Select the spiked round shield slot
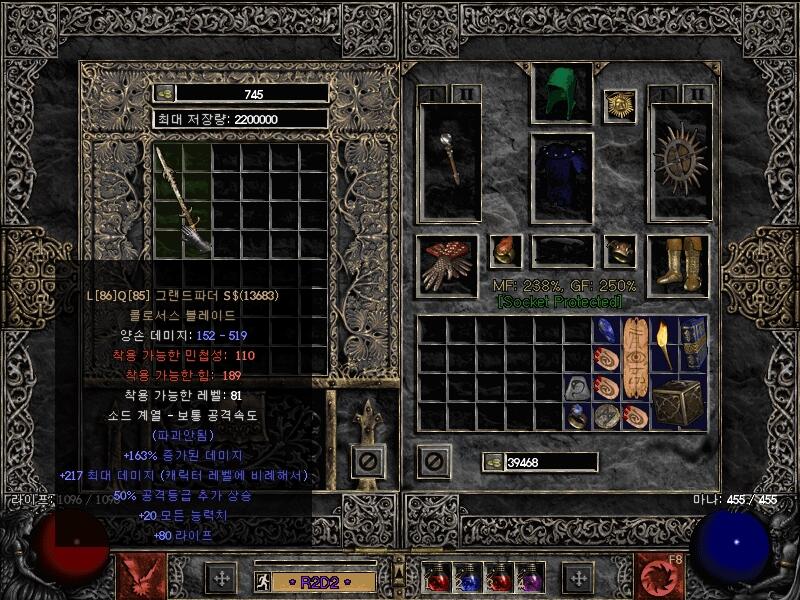Screen dimensions: 800x600 coord(680,160)
